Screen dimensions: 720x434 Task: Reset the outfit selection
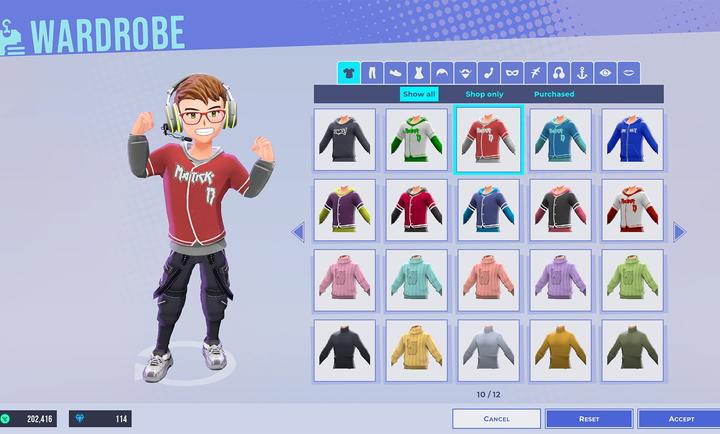[x=589, y=419]
